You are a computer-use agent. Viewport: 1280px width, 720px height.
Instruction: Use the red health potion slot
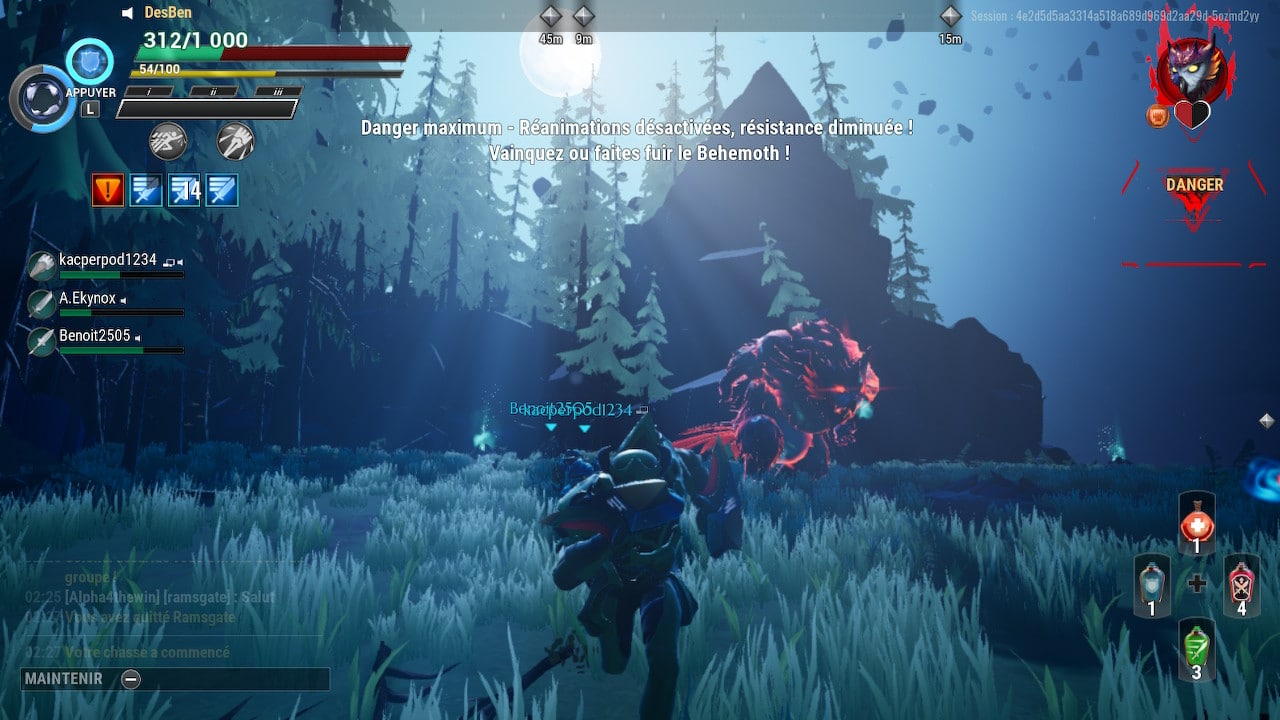click(x=1197, y=524)
